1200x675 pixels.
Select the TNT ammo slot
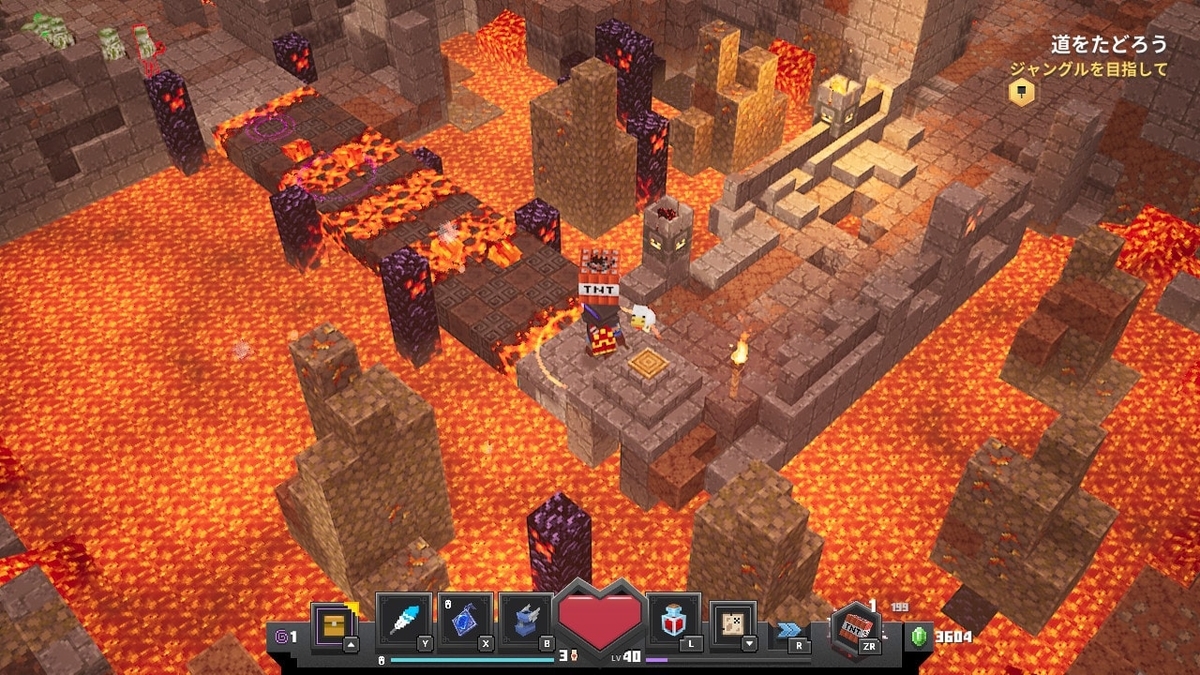pyautogui.click(x=856, y=628)
